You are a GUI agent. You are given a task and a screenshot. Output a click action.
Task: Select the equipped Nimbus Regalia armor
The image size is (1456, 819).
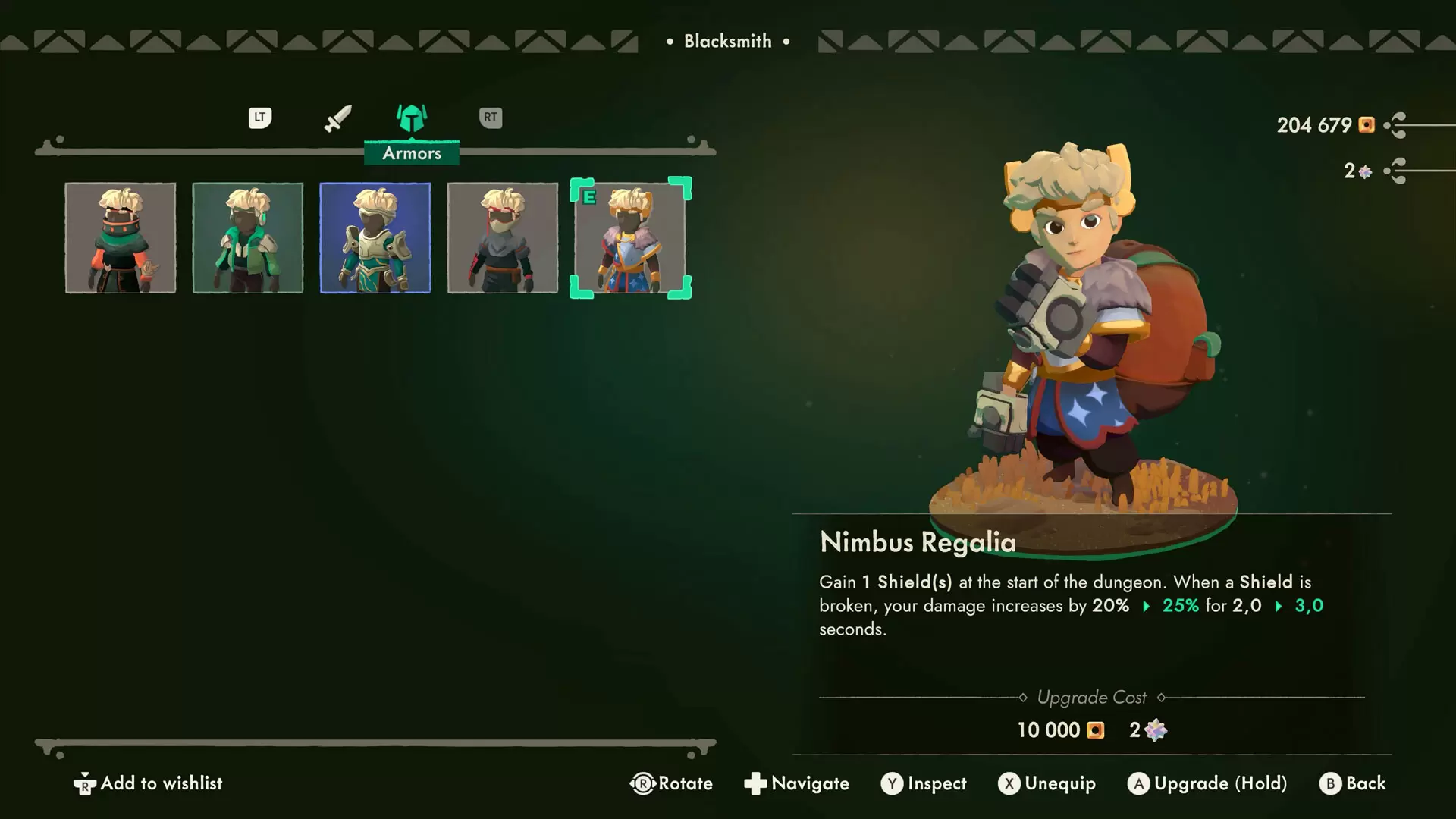coord(630,237)
